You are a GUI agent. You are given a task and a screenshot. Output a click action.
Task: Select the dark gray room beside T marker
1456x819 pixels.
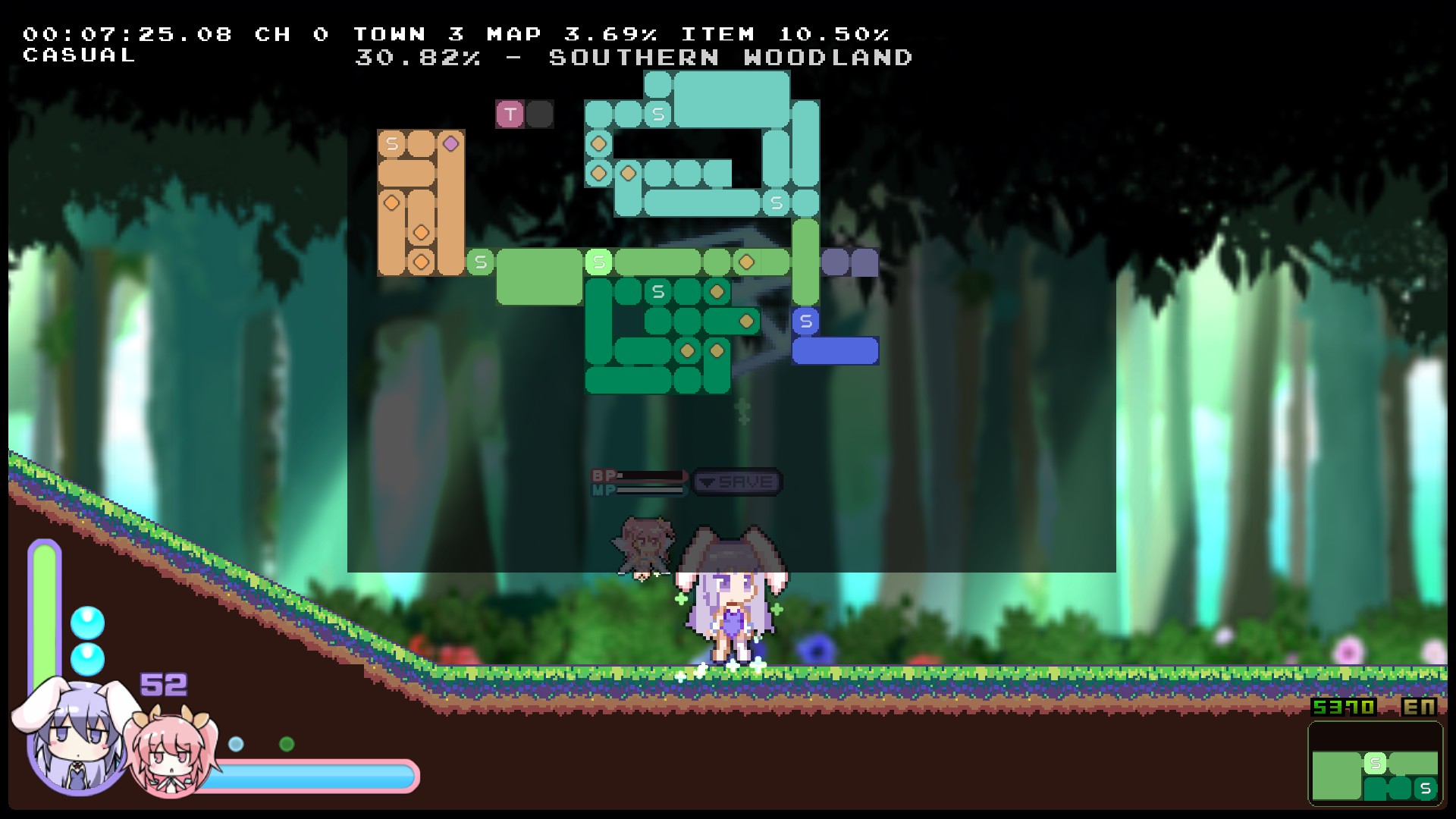click(539, 115)
